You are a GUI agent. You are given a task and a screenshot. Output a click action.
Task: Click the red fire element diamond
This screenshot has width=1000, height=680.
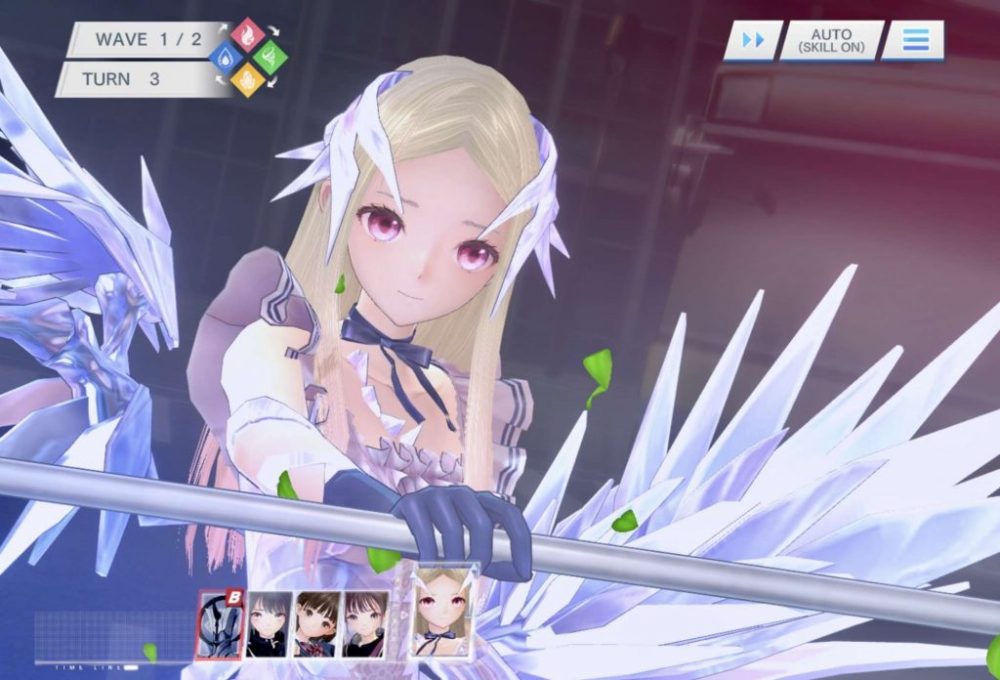tap(248, 35)
